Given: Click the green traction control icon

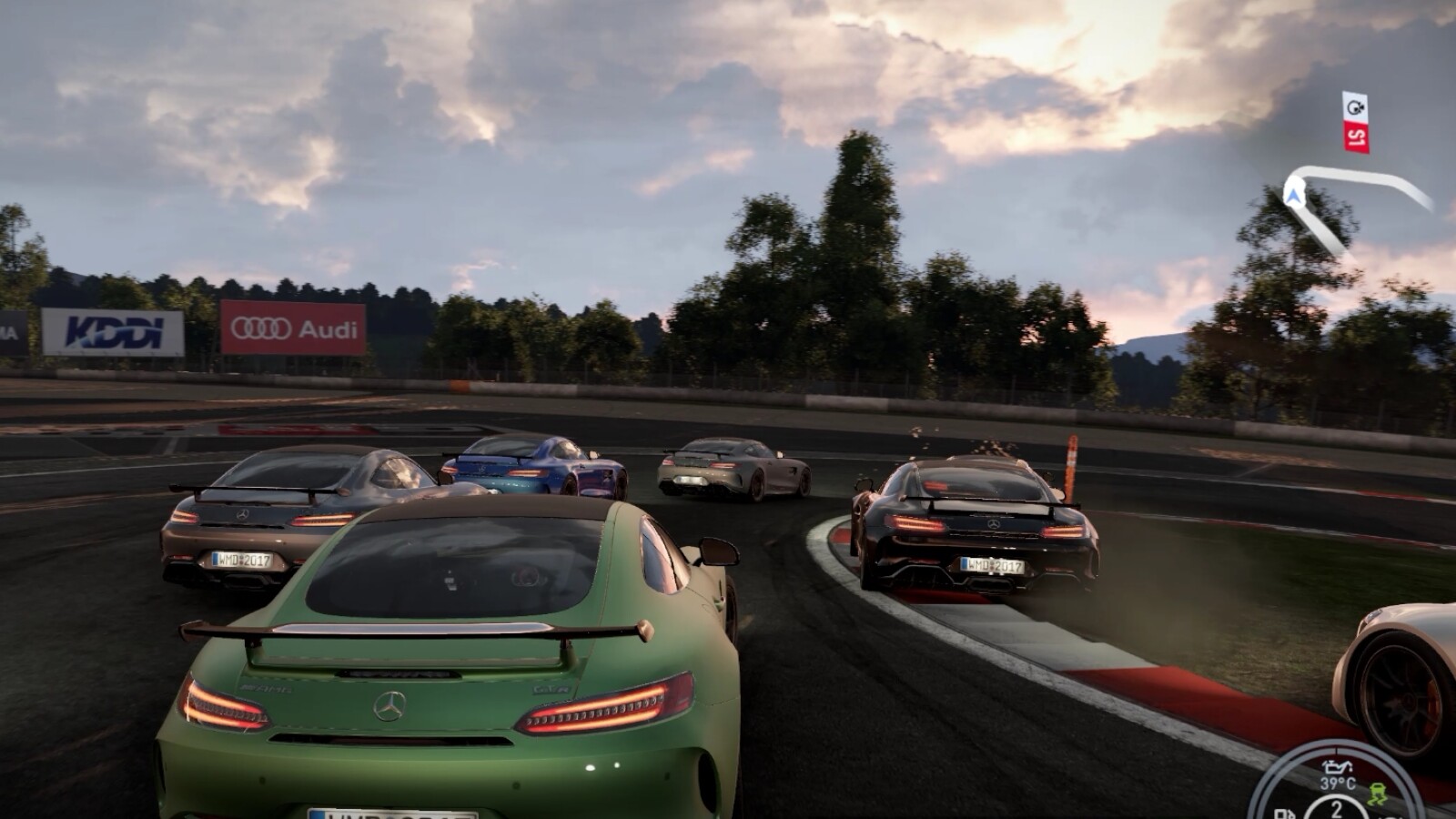Looking at the screenshot, I should click(1376, 794).
